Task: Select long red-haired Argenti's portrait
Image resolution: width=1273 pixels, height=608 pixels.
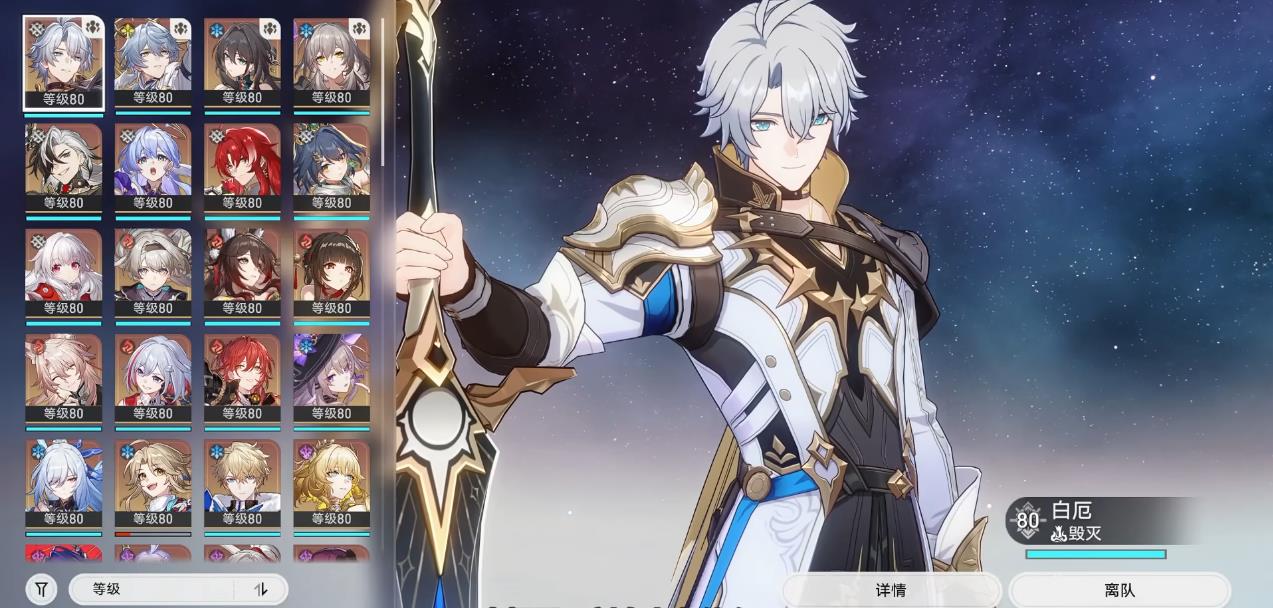Action: (x=242, y=167)
